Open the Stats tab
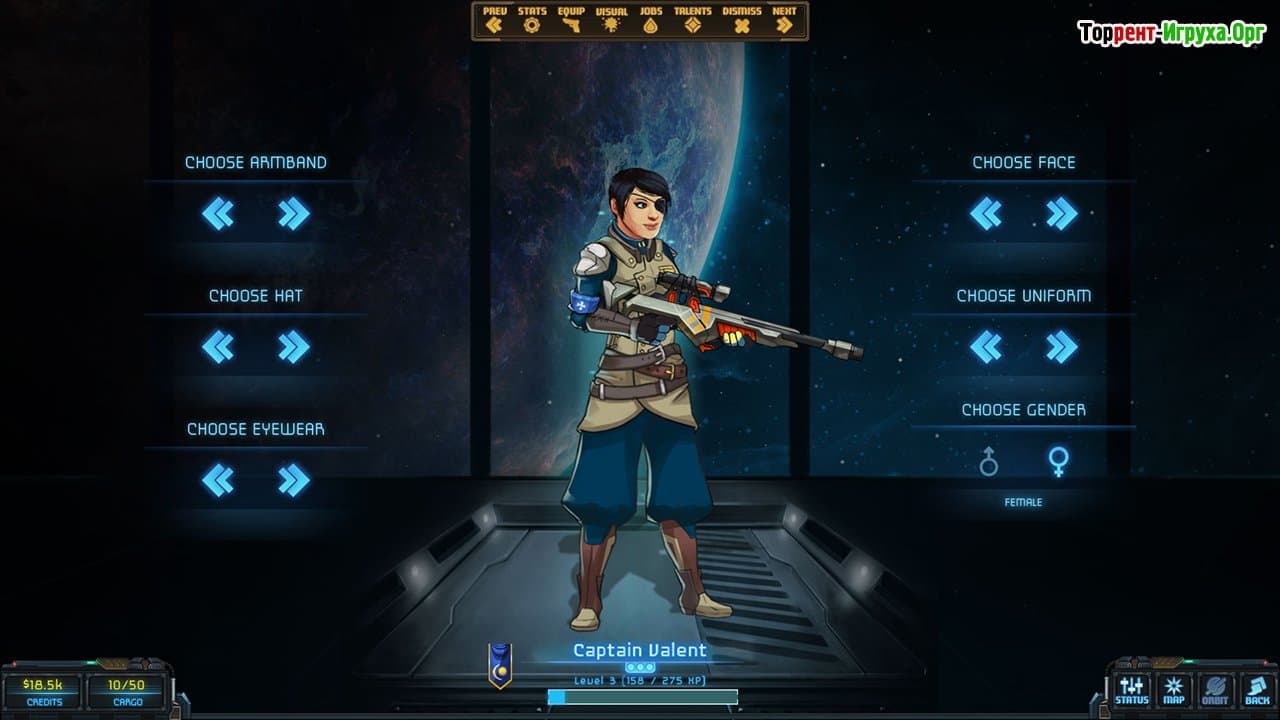Viewport: 1280px width, 720px height. coord(532,21)
